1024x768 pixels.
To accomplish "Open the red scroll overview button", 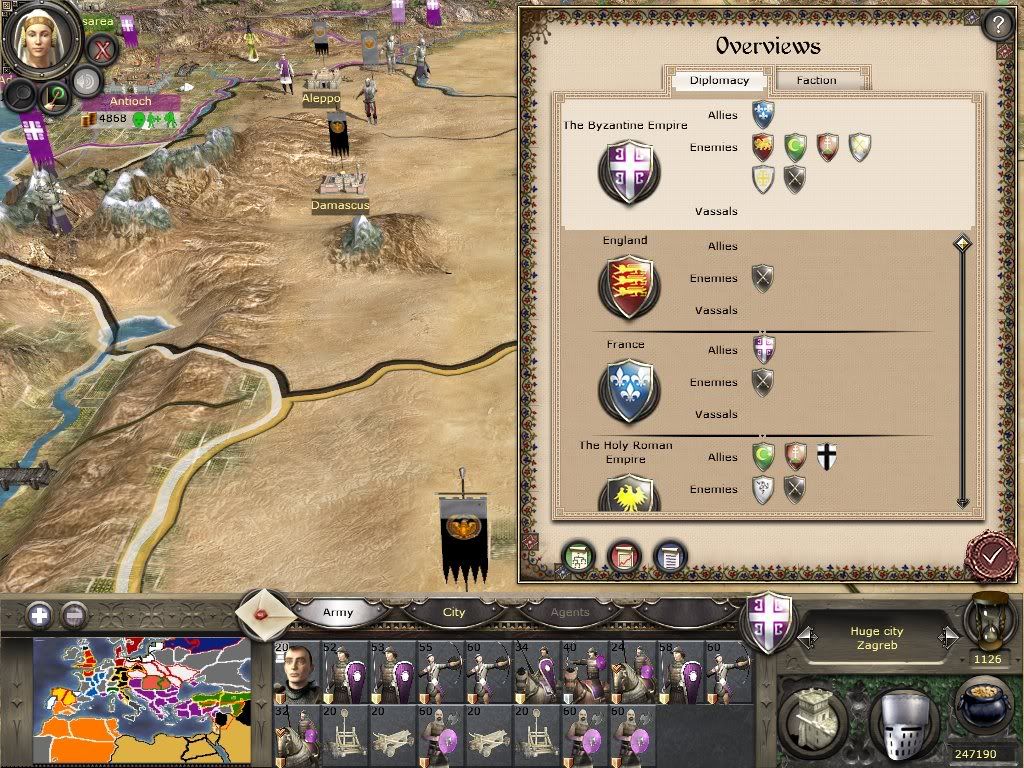I will point(624,558).
